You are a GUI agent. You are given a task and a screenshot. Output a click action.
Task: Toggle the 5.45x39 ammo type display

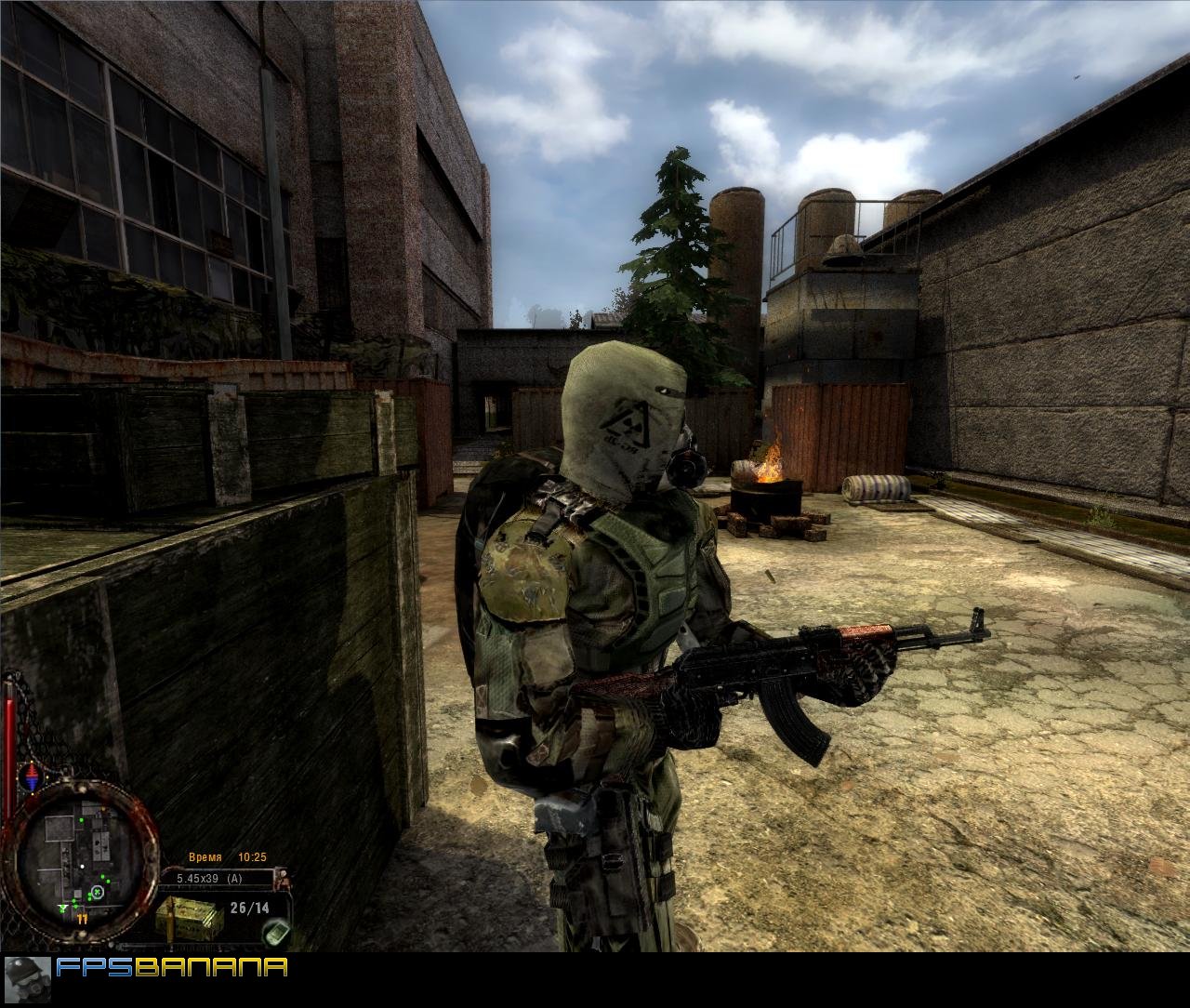pyautogui.click(x=198, y=878)
